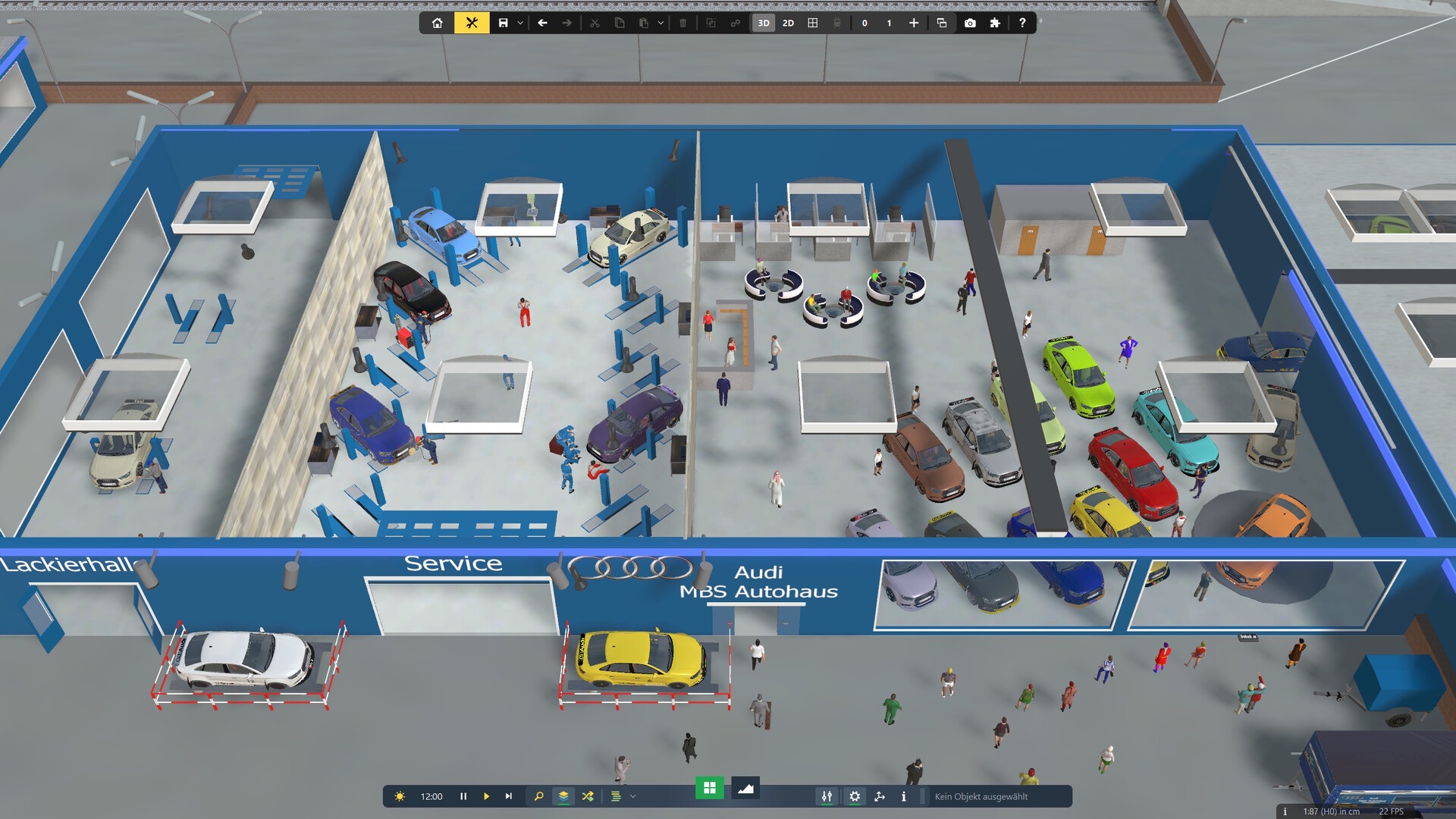Open the gear settings button

[x=855, y=796]
